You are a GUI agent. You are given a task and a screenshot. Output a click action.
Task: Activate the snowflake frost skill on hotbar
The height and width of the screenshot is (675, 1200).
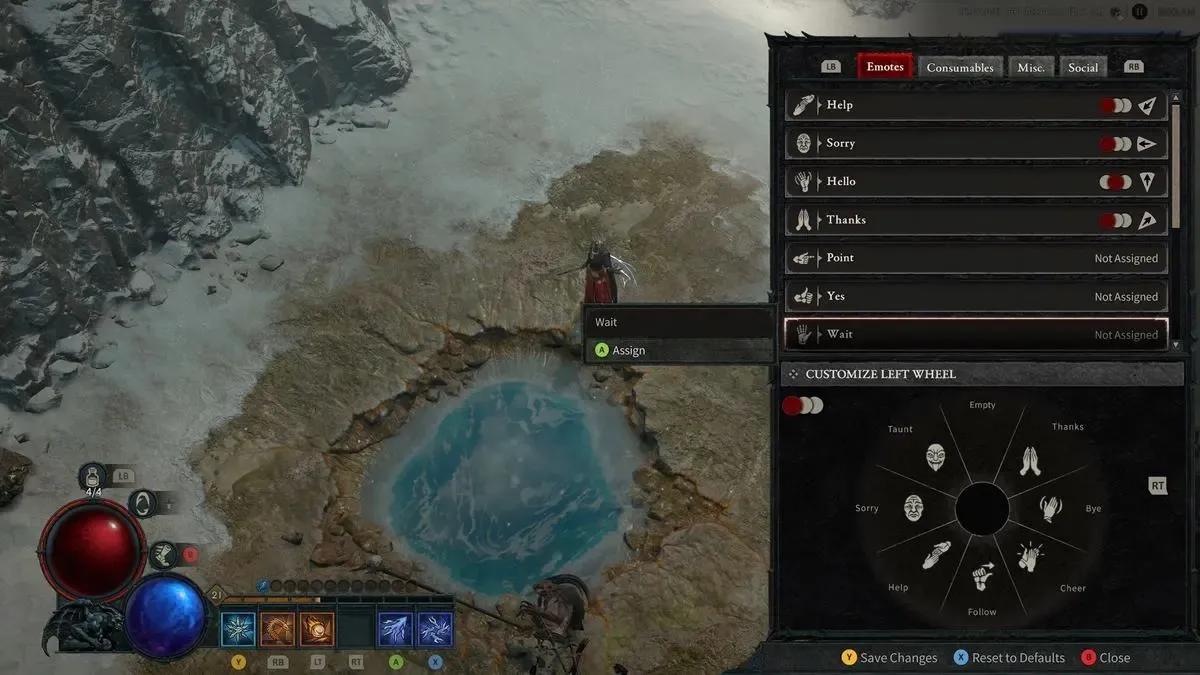[x=239, y=629]
